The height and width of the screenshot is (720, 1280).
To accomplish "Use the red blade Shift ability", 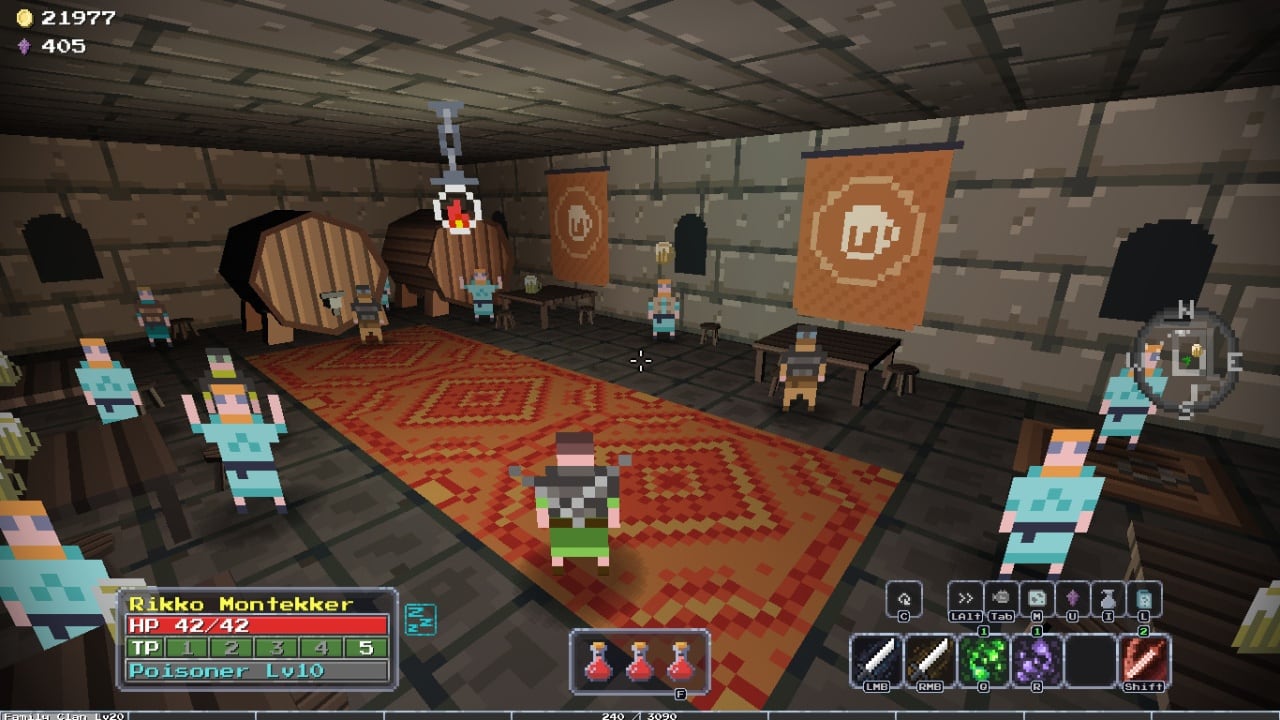I will coord(1145,660).
